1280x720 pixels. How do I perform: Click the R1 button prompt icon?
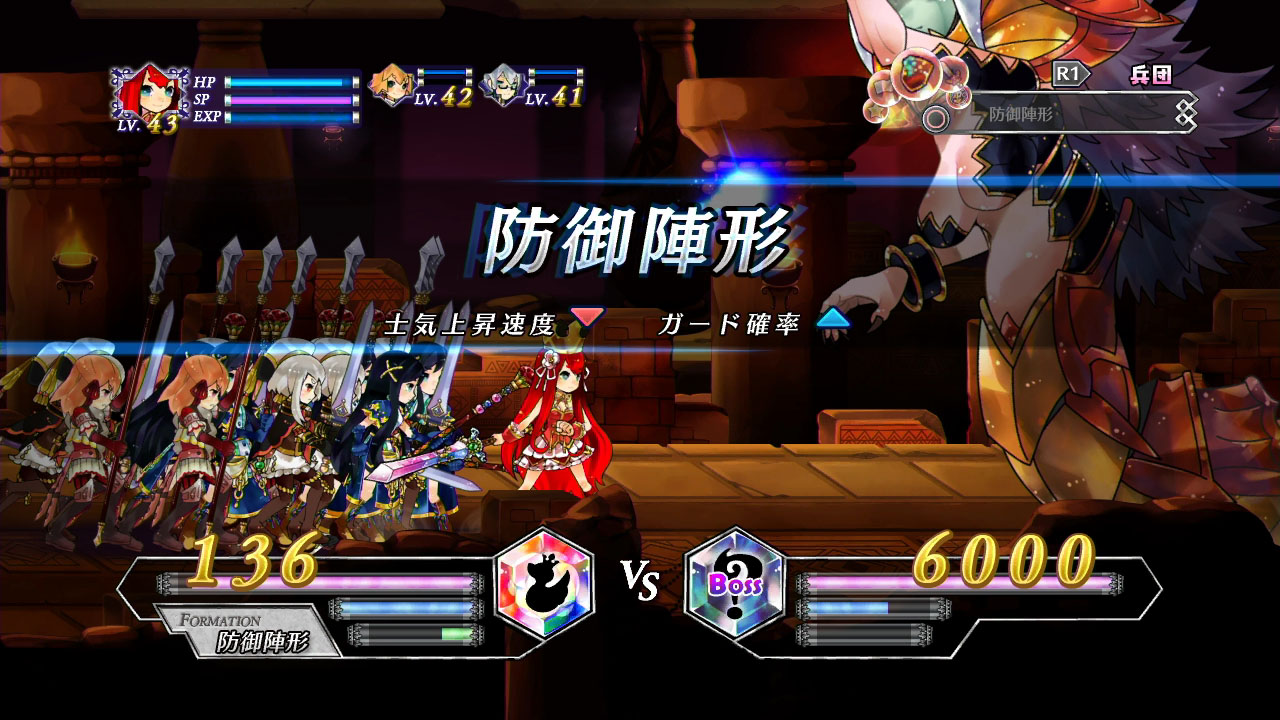point(1070,72)
